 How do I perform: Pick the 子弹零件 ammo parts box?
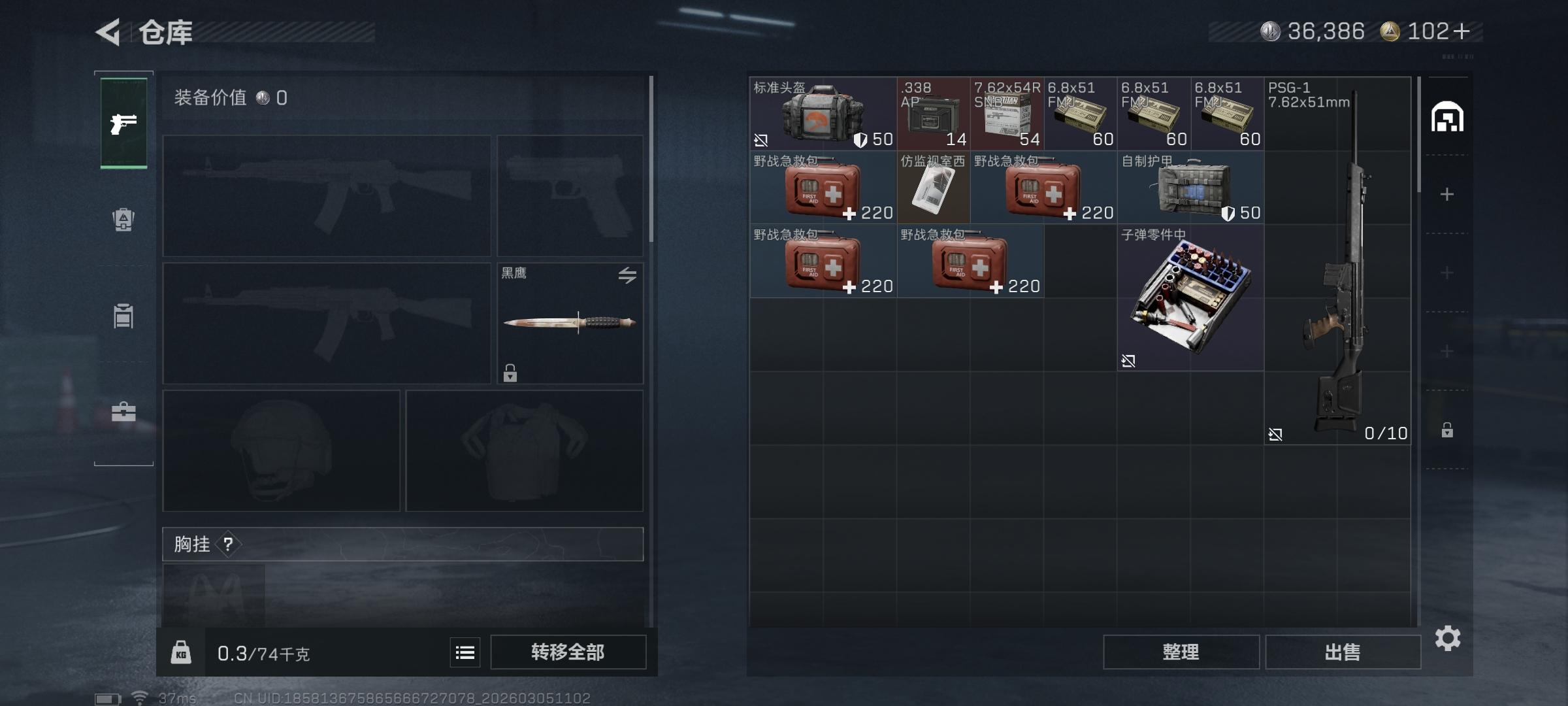click(1190, 297)
